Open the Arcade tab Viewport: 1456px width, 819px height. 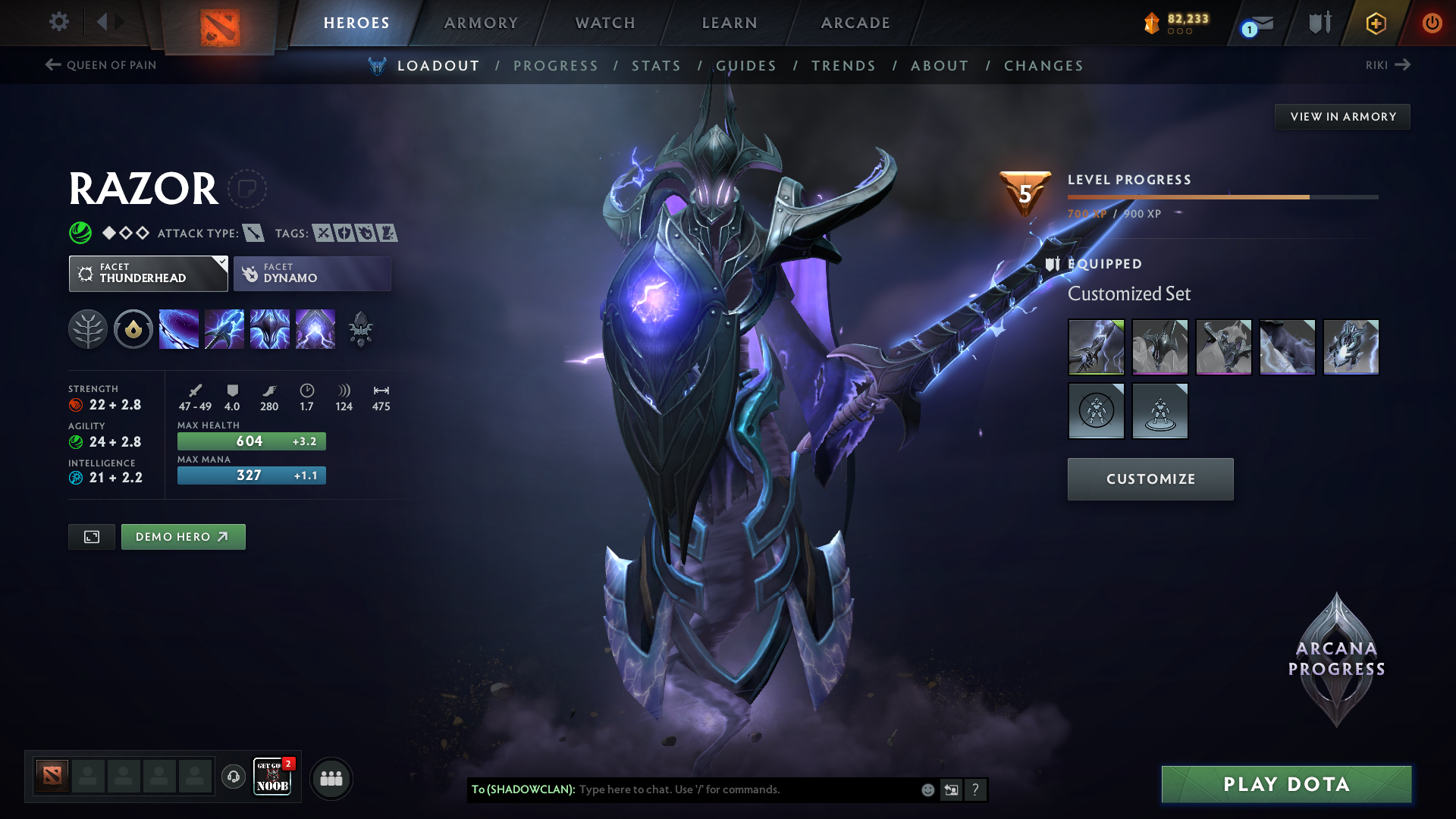coord(855,23)
